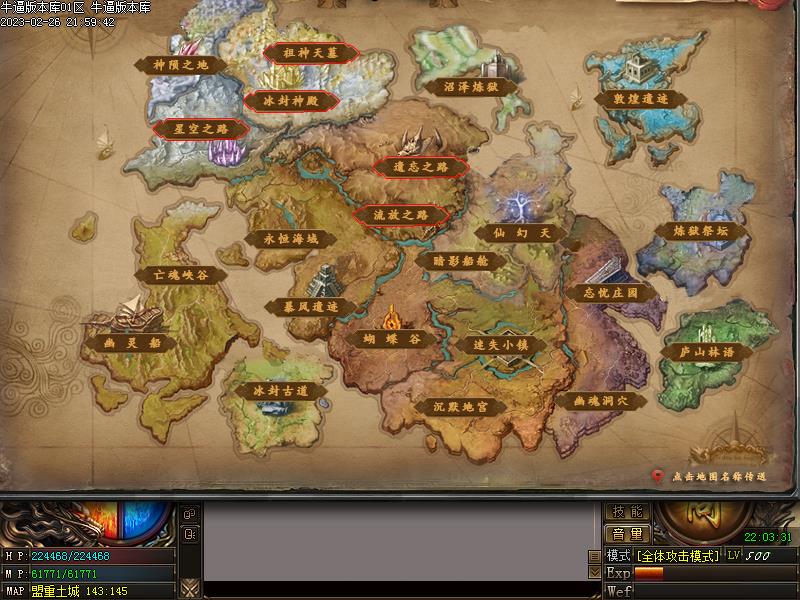Click the 暗影船舱 map label

(461, 260)
